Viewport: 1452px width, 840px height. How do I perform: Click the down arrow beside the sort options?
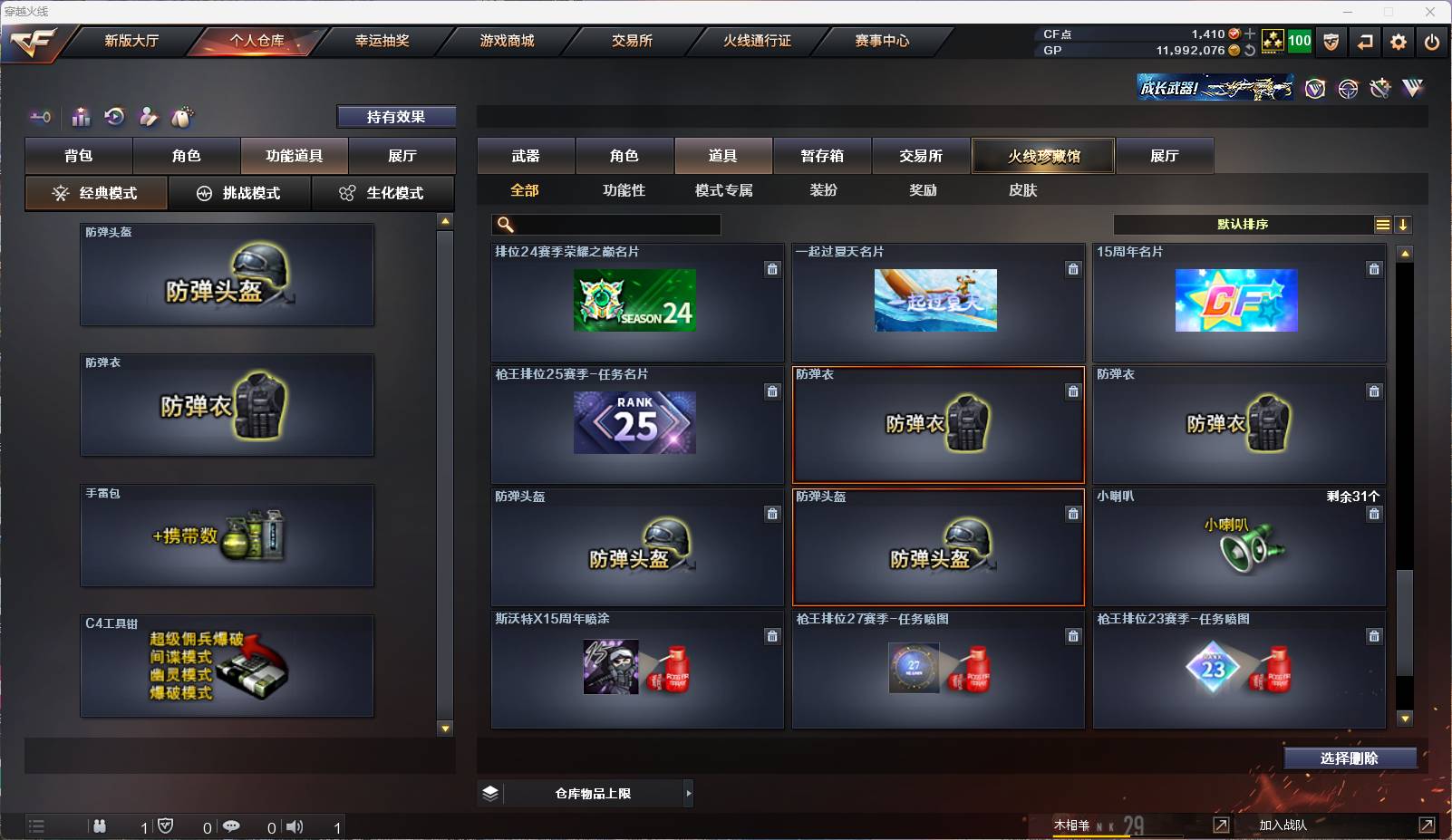coord(1405,224)
